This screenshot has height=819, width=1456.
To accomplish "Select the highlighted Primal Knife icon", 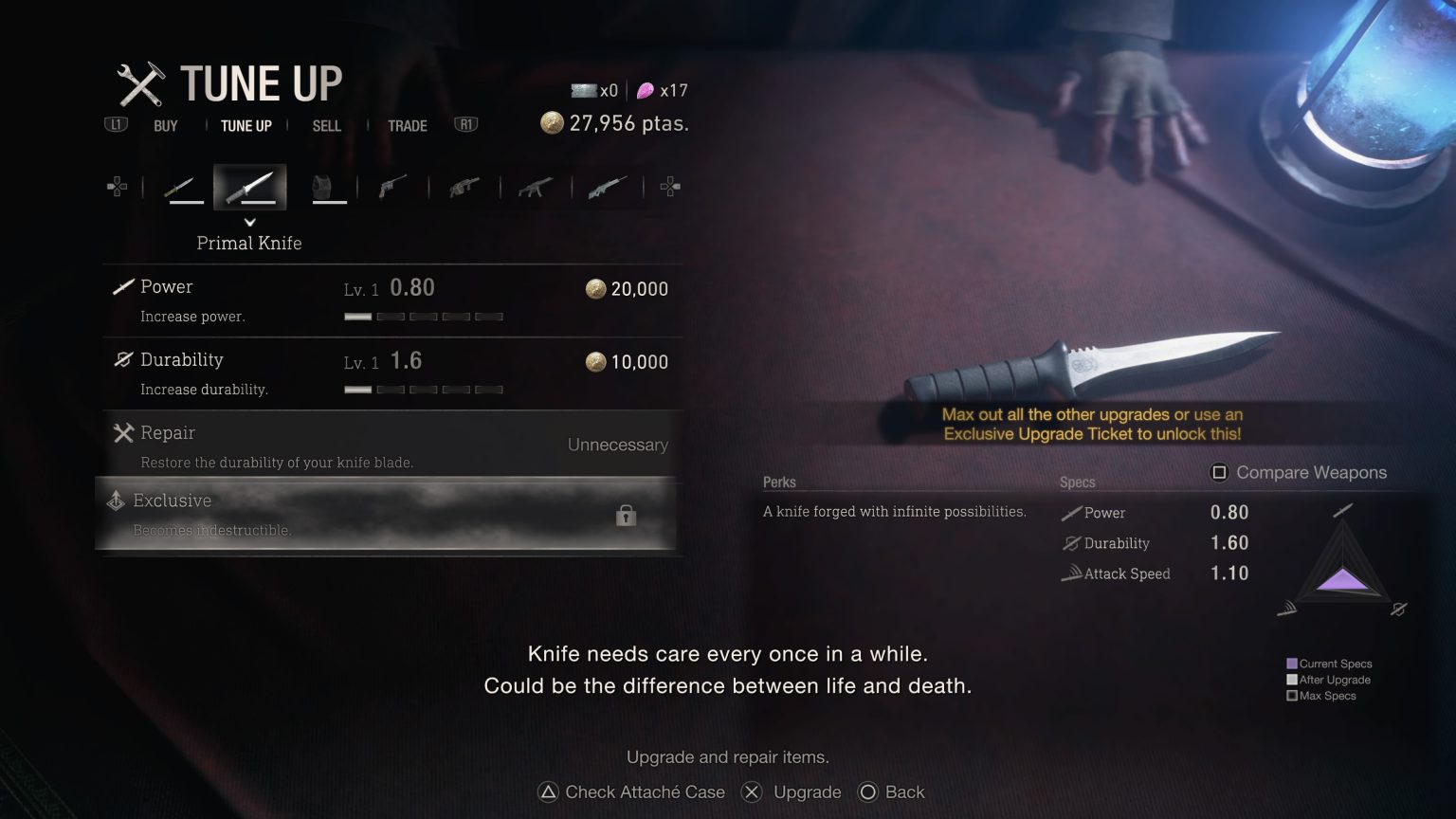I will (x=249, y=186).
